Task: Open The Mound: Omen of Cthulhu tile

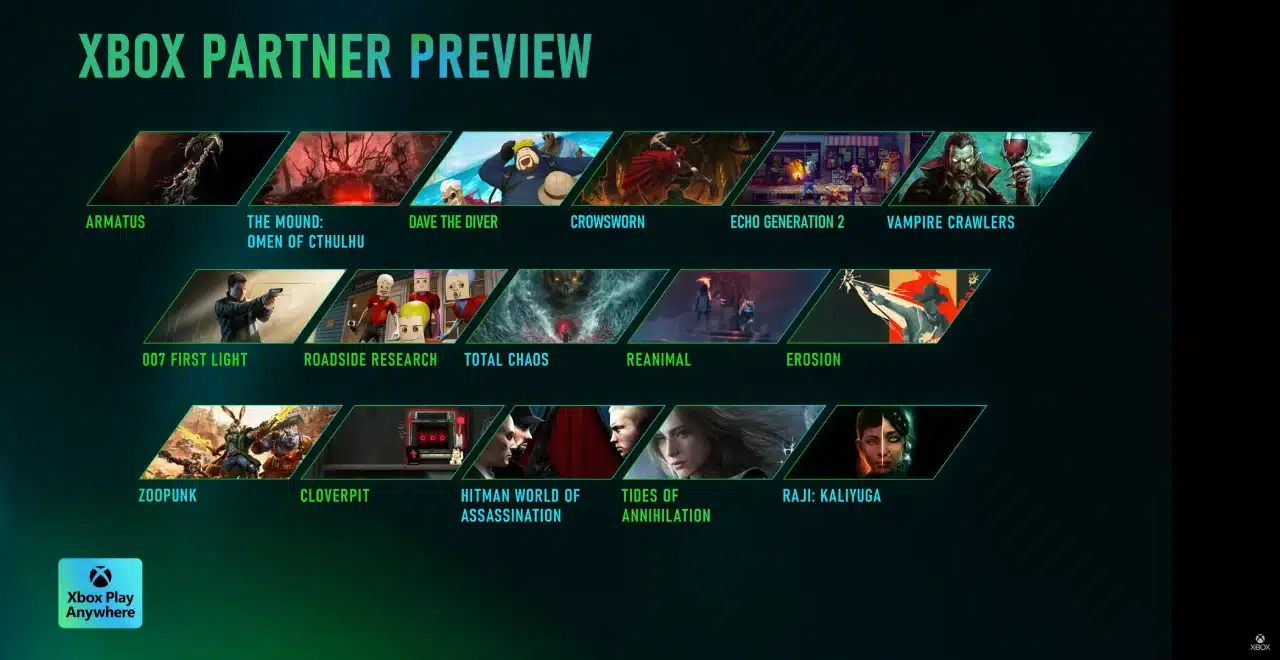Action: click(x=349, y=168)
